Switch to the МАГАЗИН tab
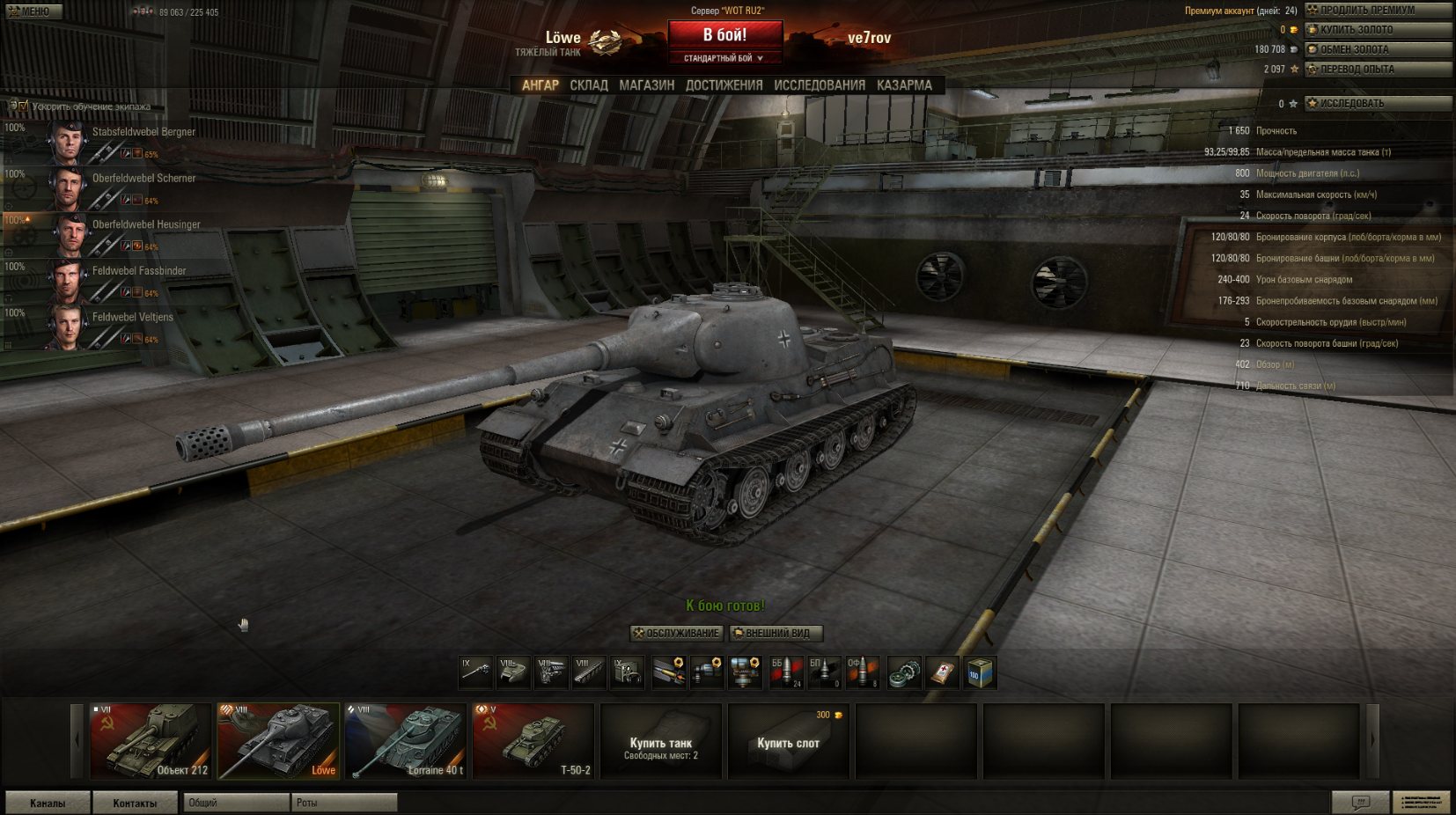This screenshot has width=1456, height=815. click(x=646, y=85)
